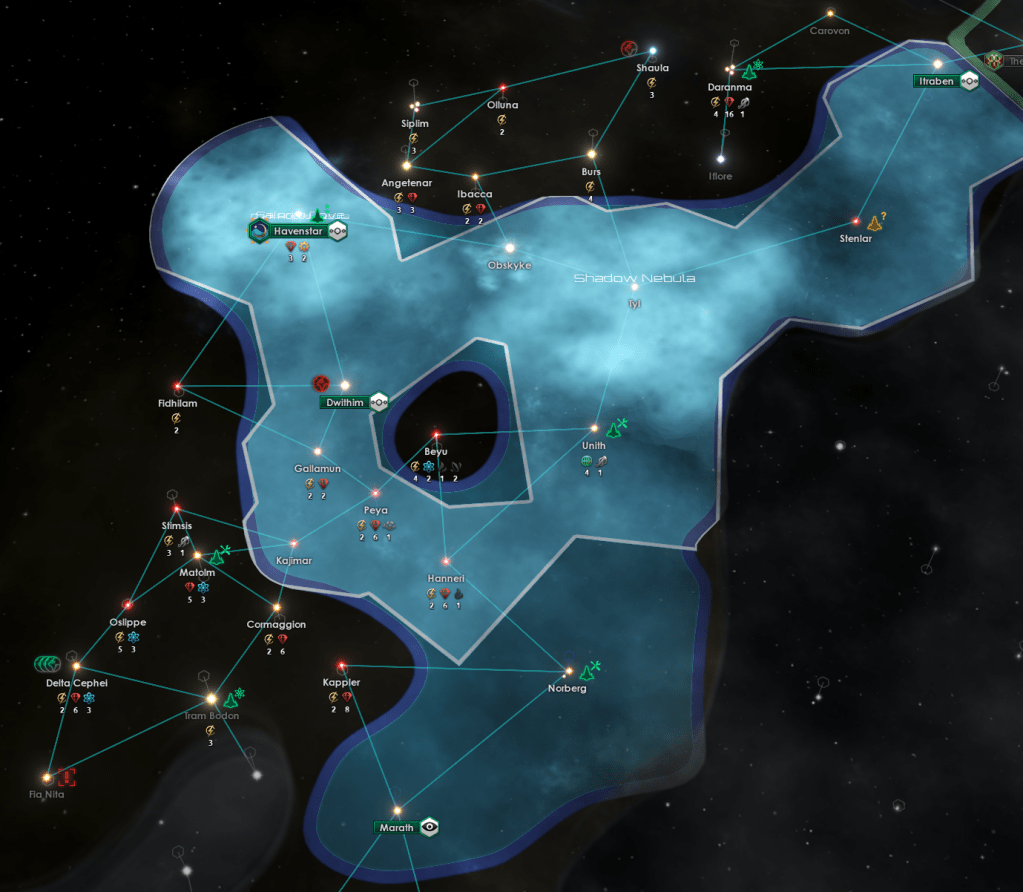This screenshot has height=892, width=1023.
Task: Click the red marker beside Fia Nita
Action: coord(66,776)
